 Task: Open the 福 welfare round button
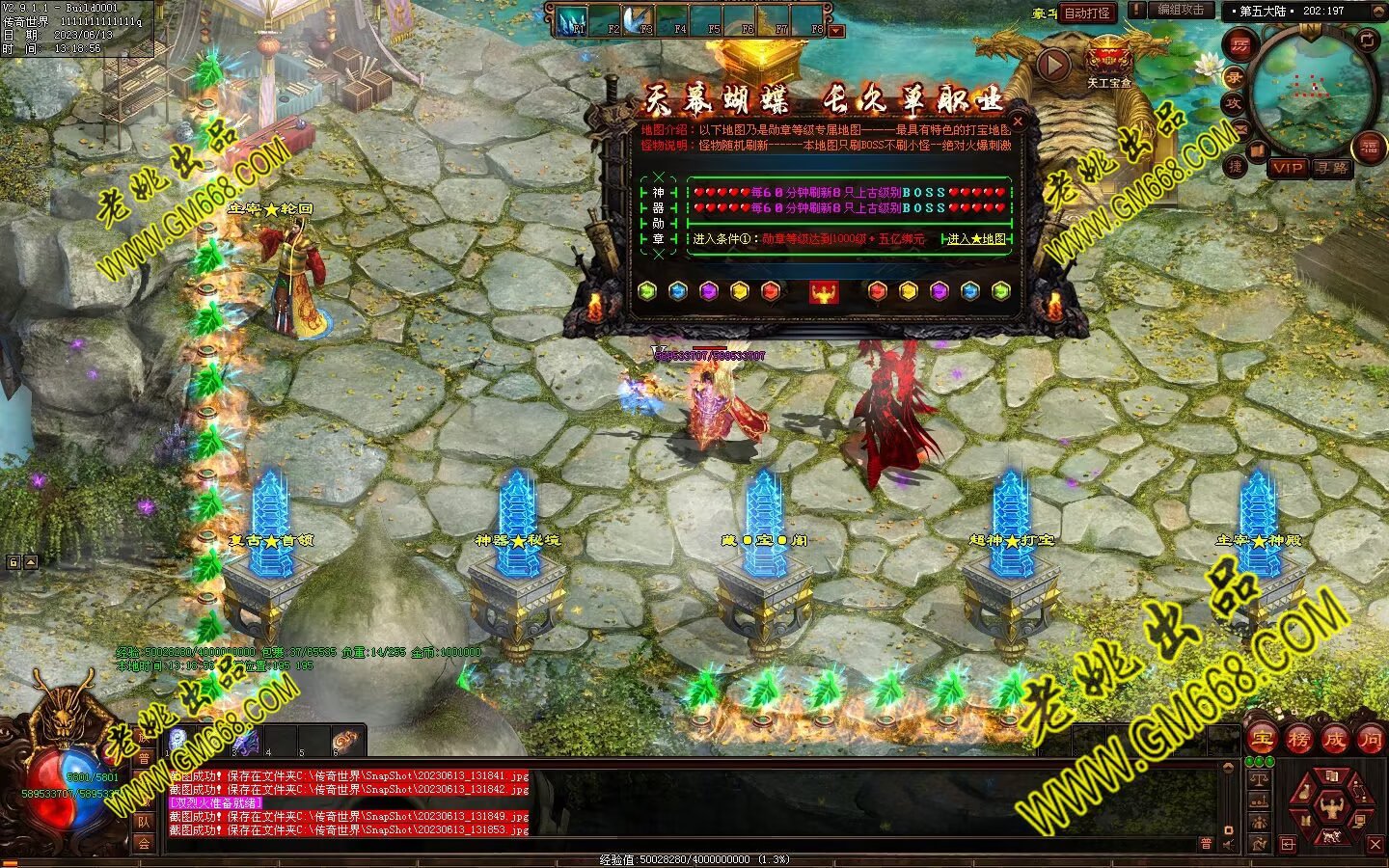click(1370, 147)
